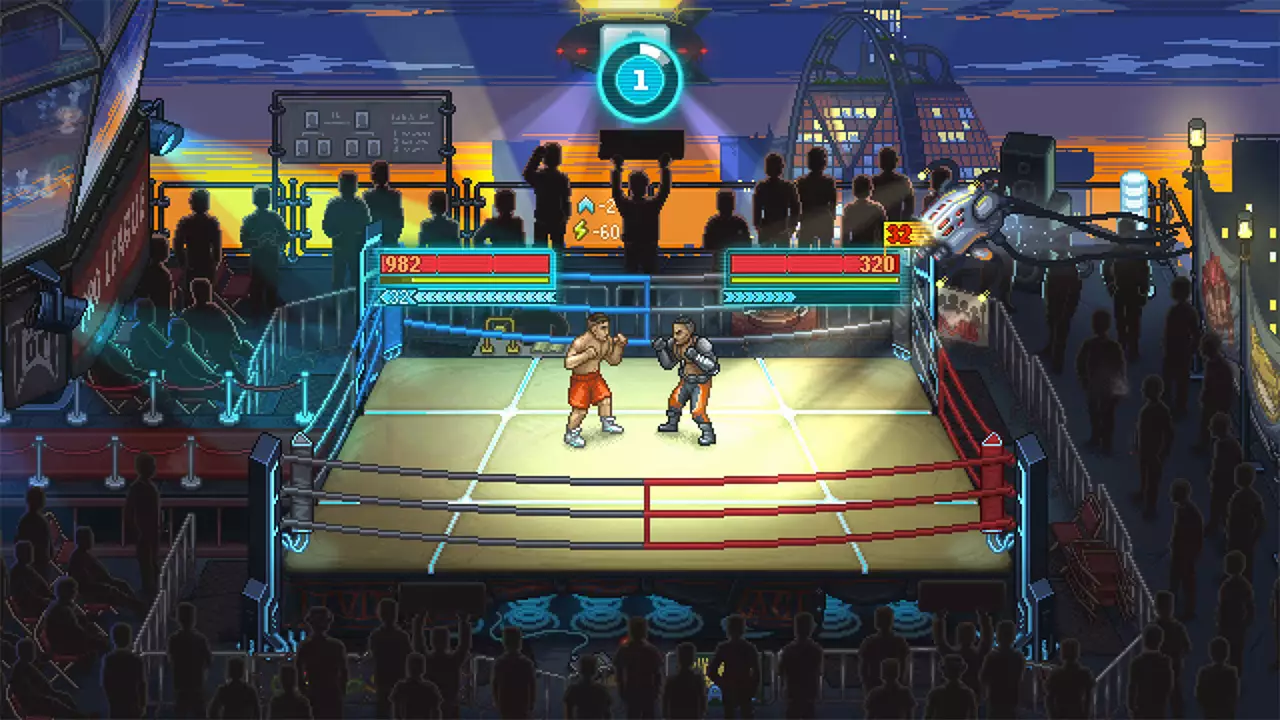
Task: Select the left fighter's health bar frame
Action: pyautogui.click(x=465, y=266)
